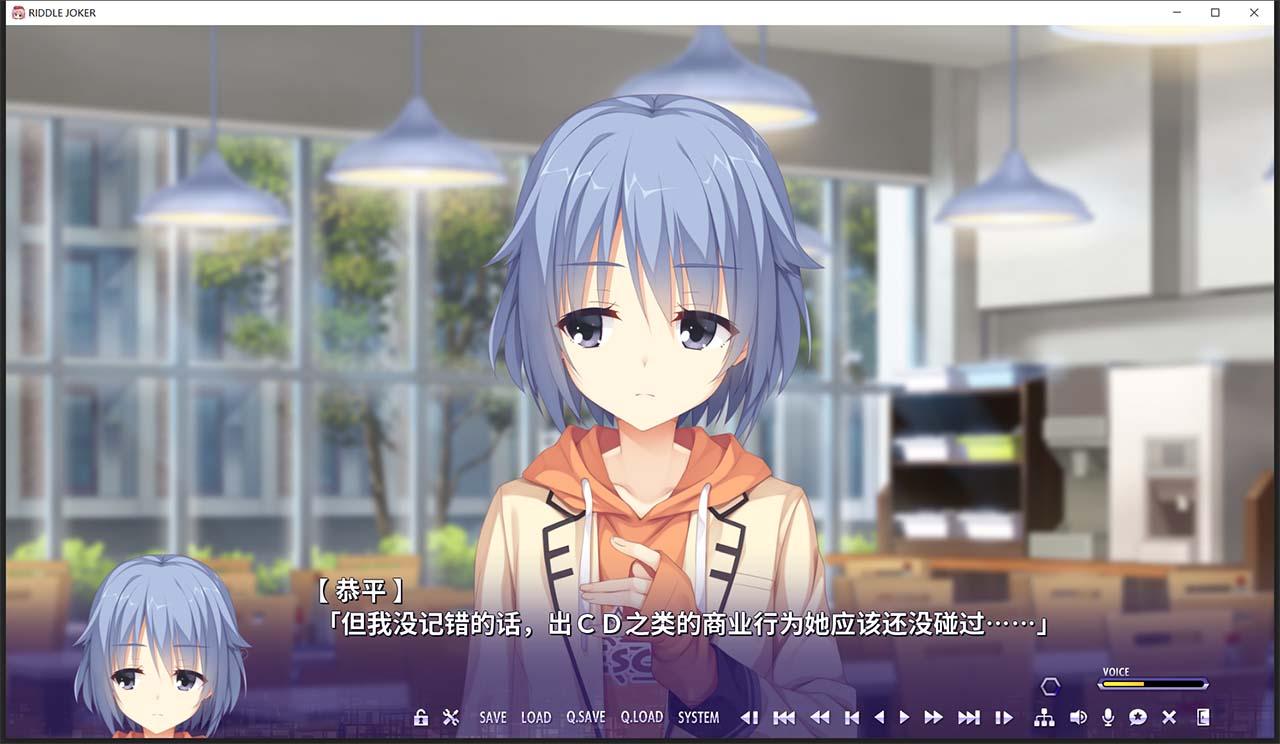Open the starred chat bubble icon
This screenshot has width=1280, height=744.
tap(1139, 717)
